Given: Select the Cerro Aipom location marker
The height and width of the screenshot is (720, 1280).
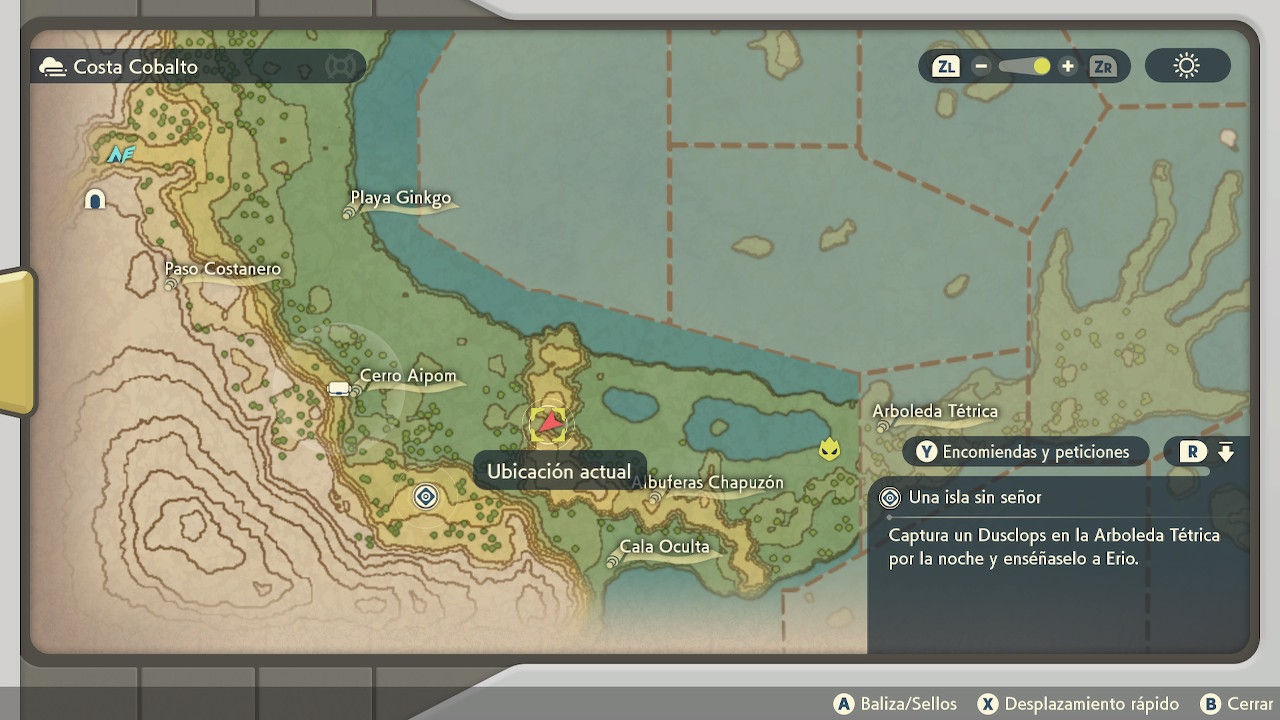Looking at the screenshot, I should click(408, 377).
